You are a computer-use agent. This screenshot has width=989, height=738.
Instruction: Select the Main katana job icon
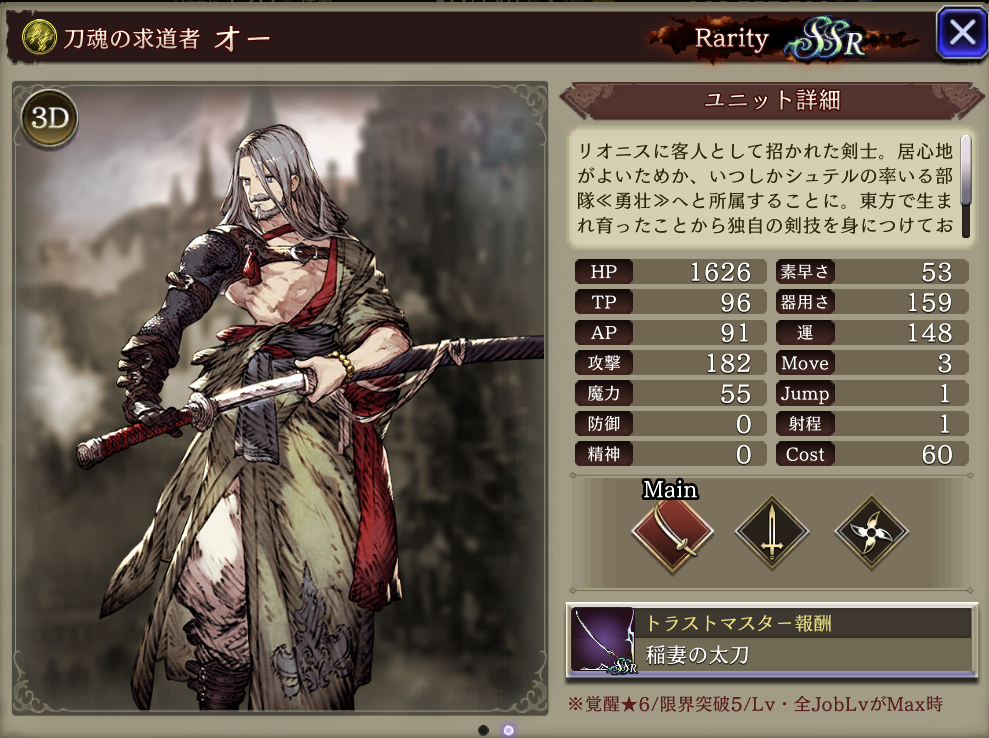[671, 534]
